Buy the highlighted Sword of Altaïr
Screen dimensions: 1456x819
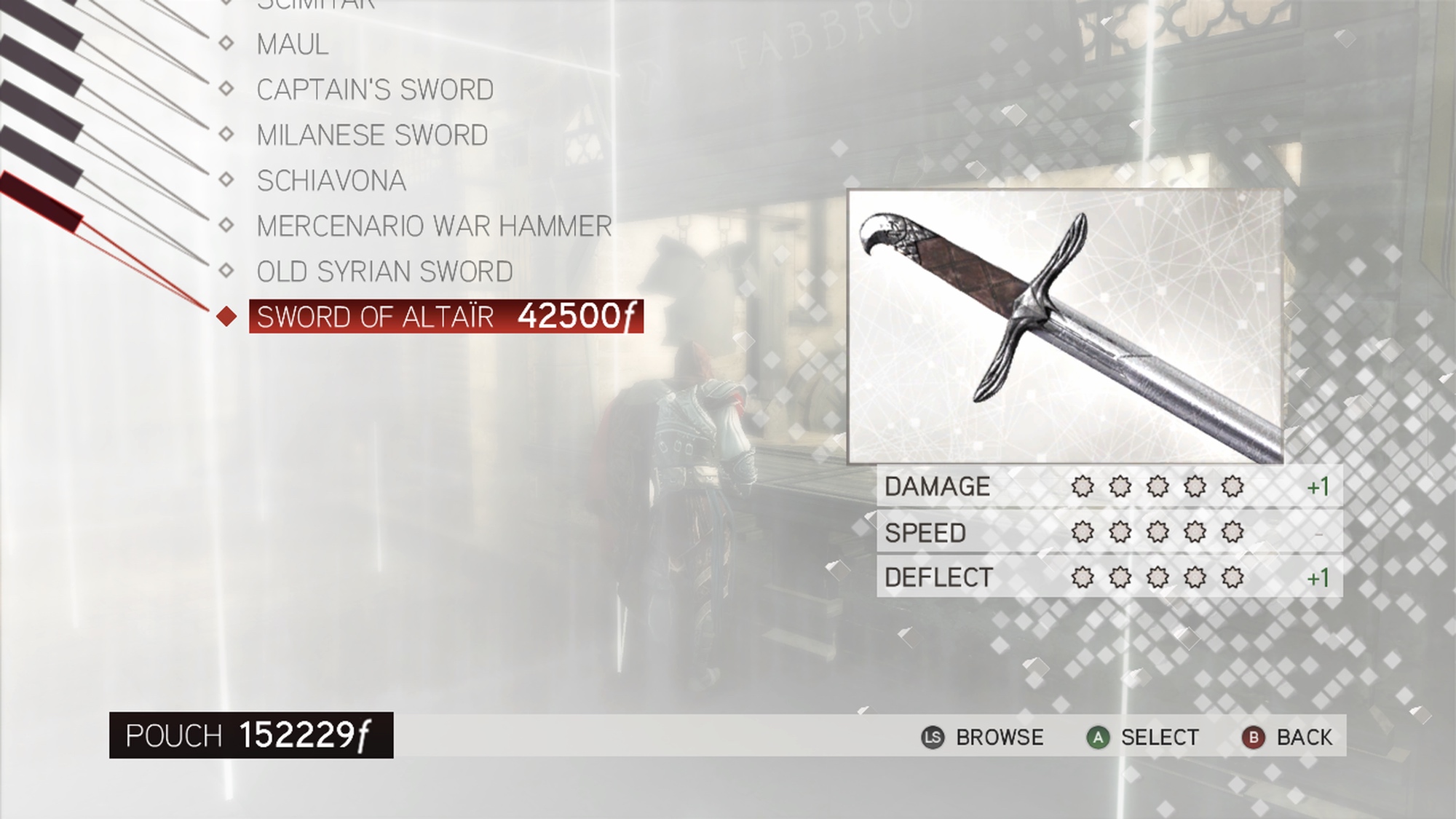pyautogui.click(x=446, y=317)
